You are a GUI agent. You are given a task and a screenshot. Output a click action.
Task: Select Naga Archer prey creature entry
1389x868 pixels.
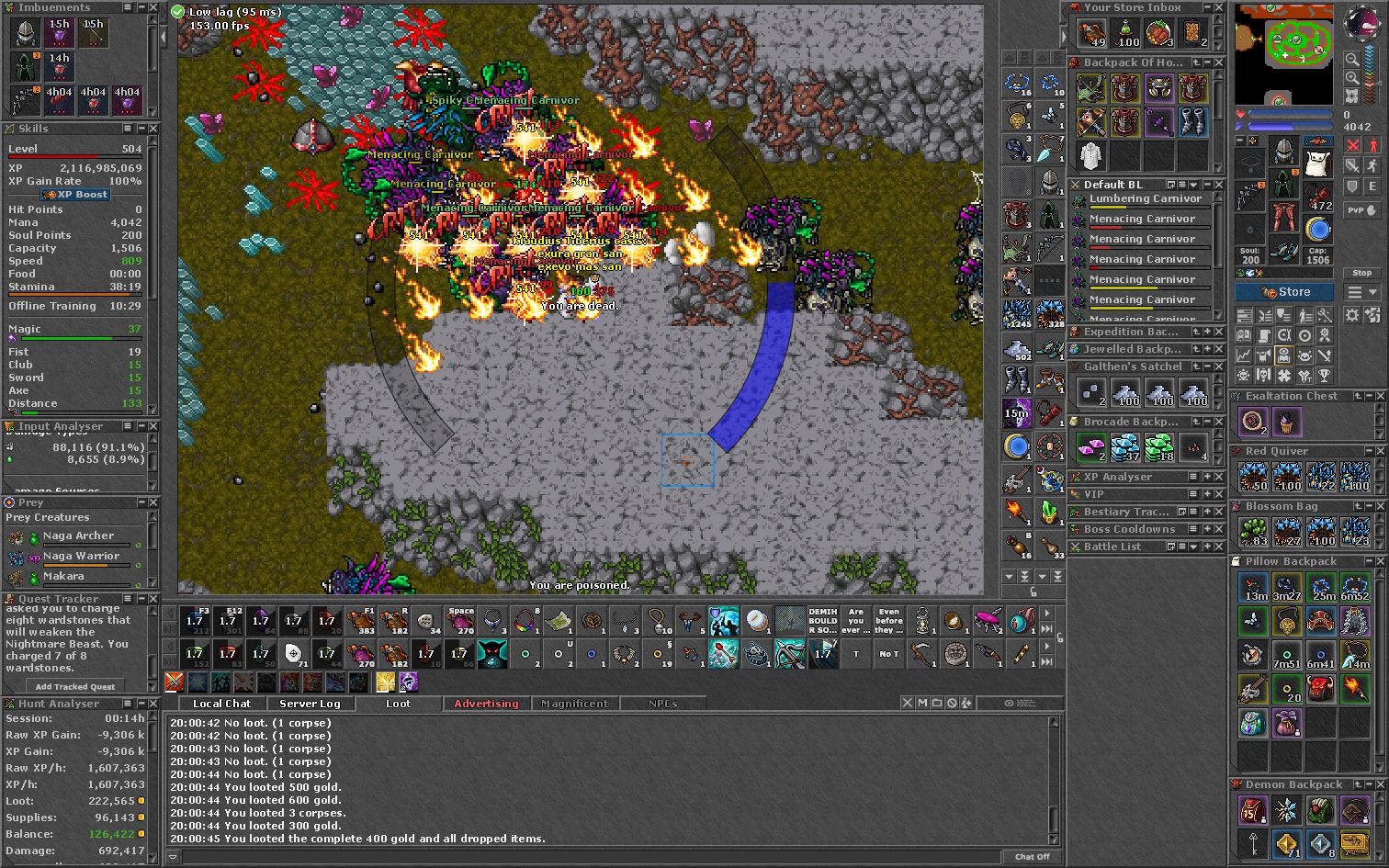(x=79, y=535)
